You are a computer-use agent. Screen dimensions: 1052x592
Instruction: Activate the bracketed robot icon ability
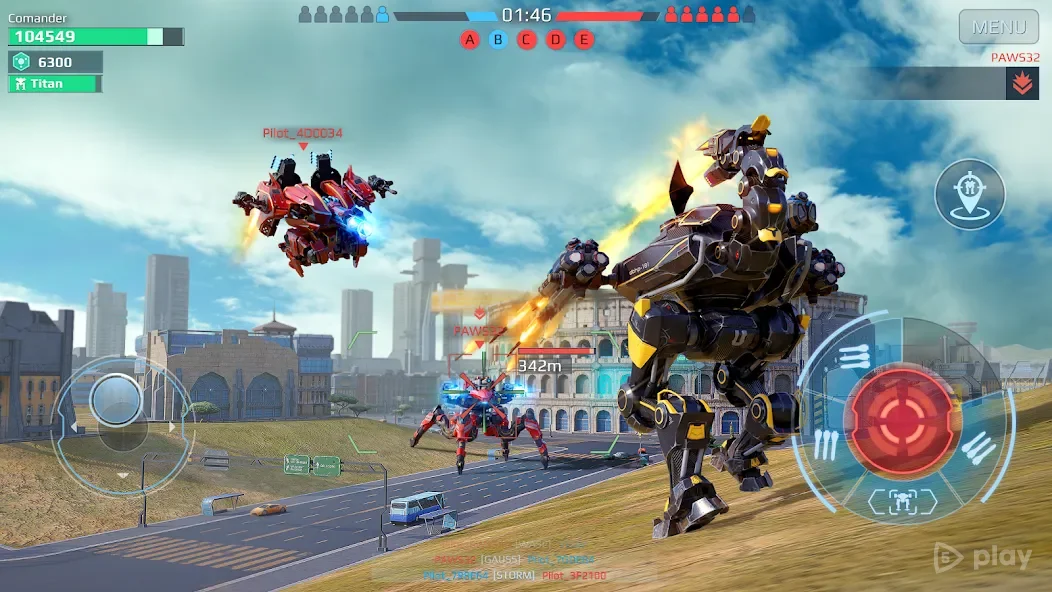click(902, 501)
